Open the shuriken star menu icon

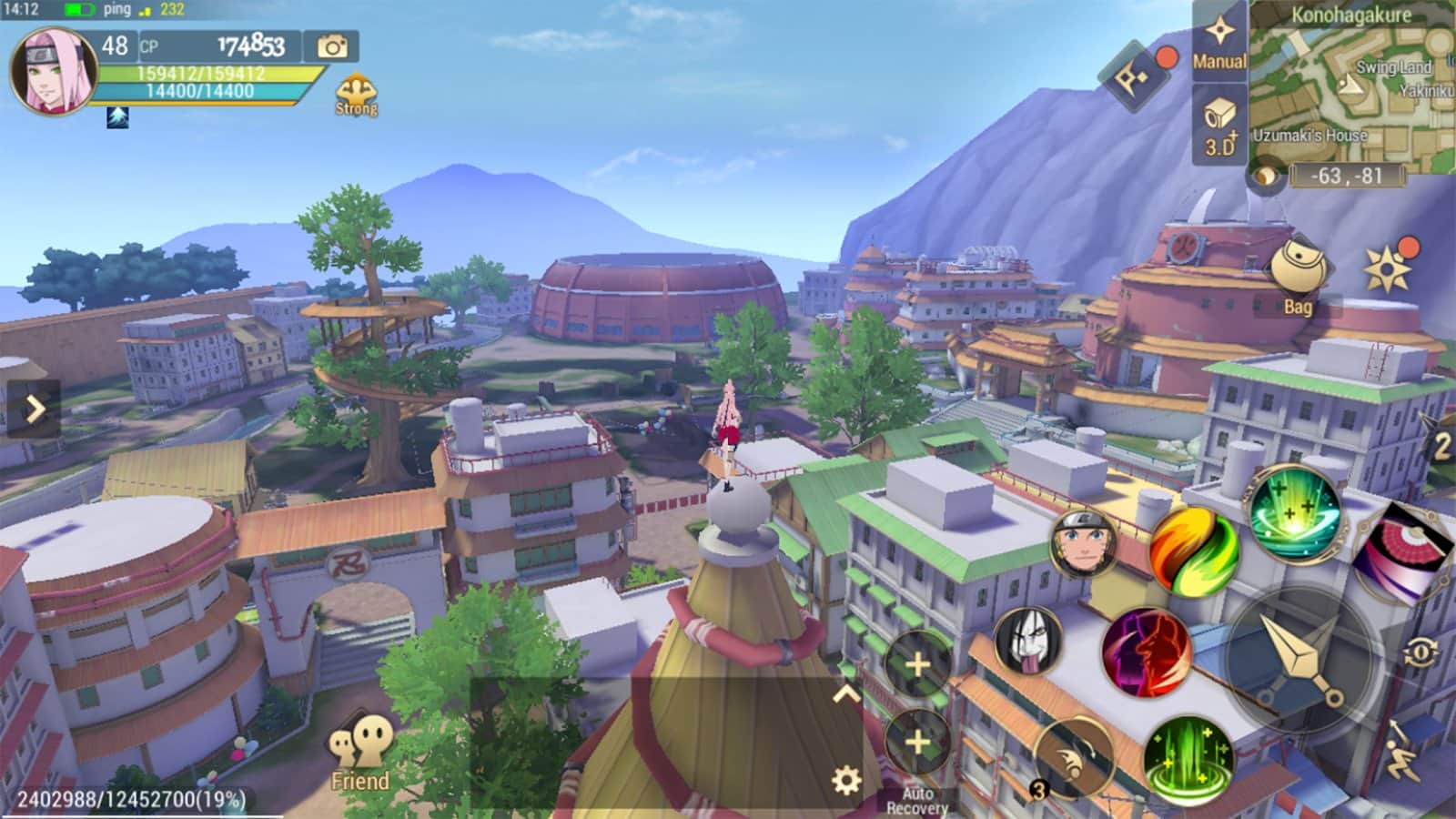[1386, 267]
